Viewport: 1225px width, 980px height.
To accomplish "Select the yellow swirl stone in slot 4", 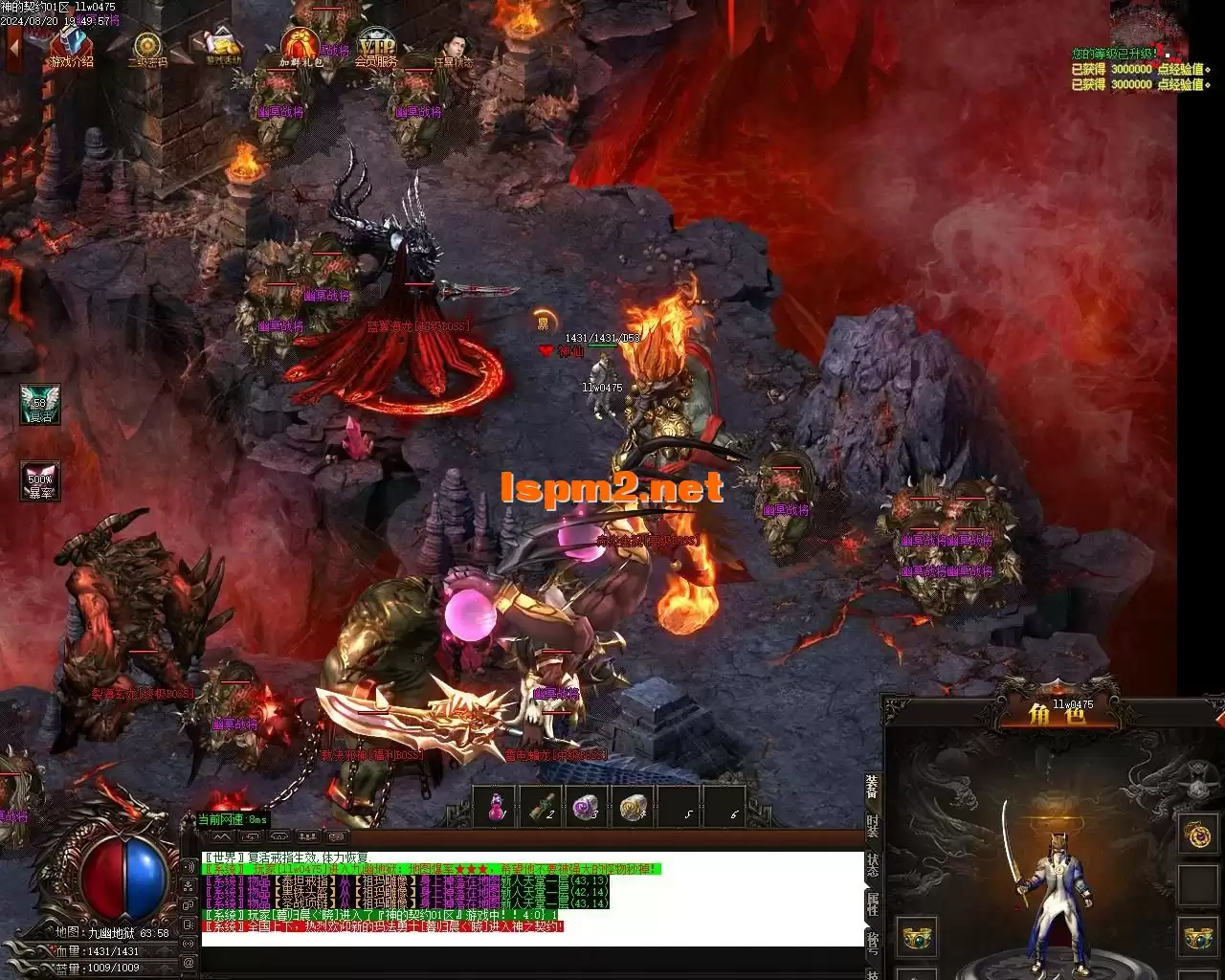I will click(x=633, y=807).
